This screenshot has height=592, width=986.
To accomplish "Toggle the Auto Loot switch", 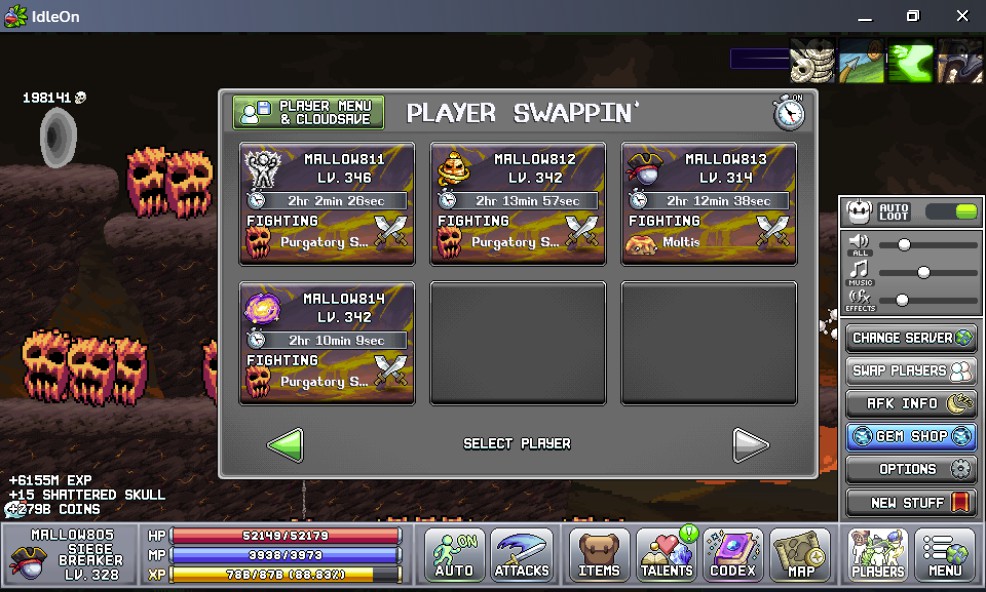I will tap(951, 212).
